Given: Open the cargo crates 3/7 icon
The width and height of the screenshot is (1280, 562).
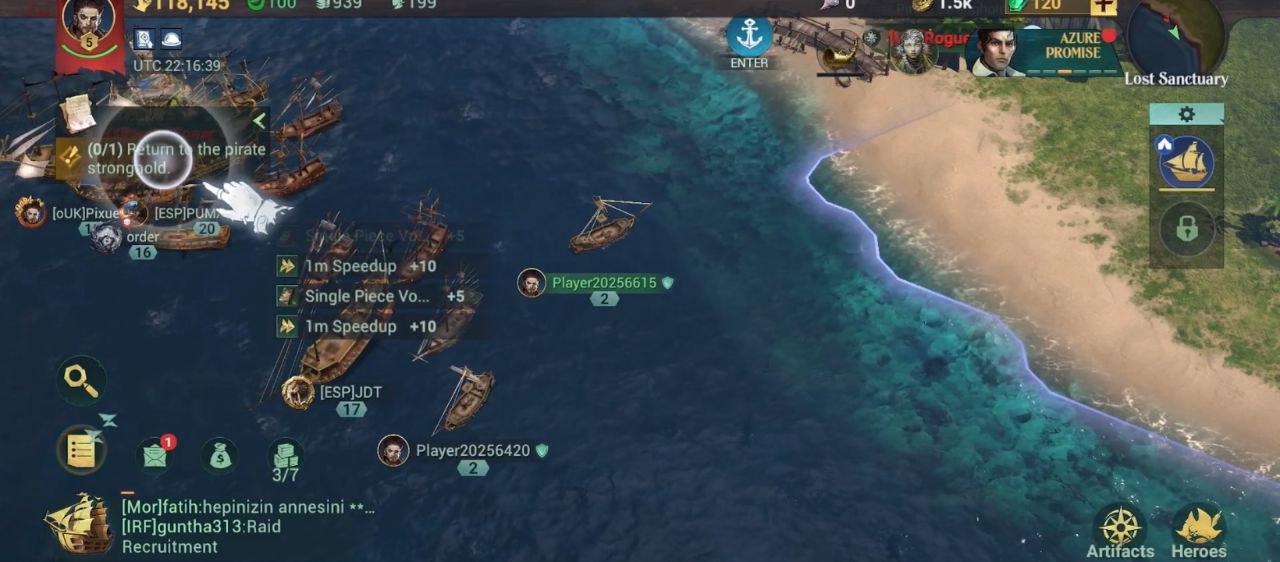Looking at the screenshot, I should tap(286, 460).
